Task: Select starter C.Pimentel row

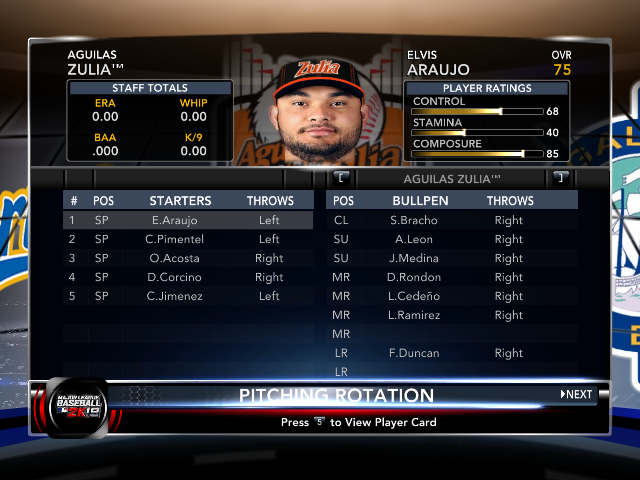Action: point(186,239)
